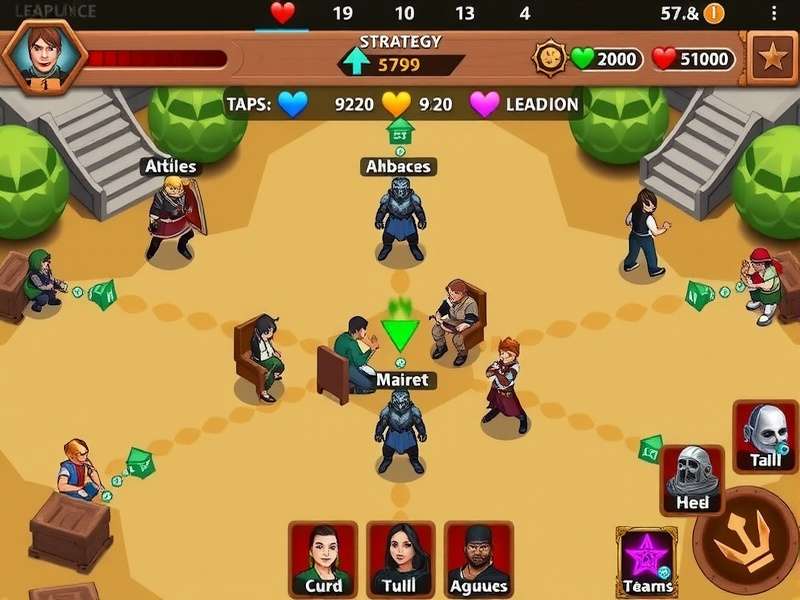The width and height of the screenshot is (800, 600).
Task: Open the player portrait profile
Action: pyautogui.click(x=43, y=55)
